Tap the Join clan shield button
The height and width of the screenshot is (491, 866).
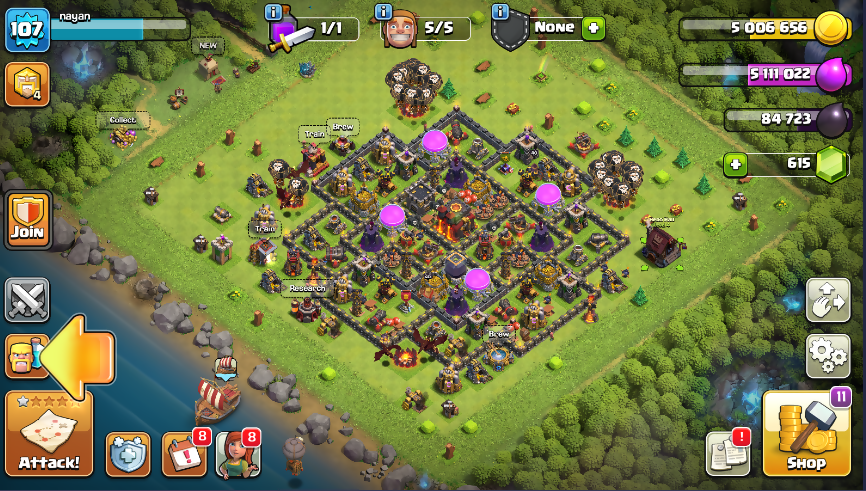point(28,220)
